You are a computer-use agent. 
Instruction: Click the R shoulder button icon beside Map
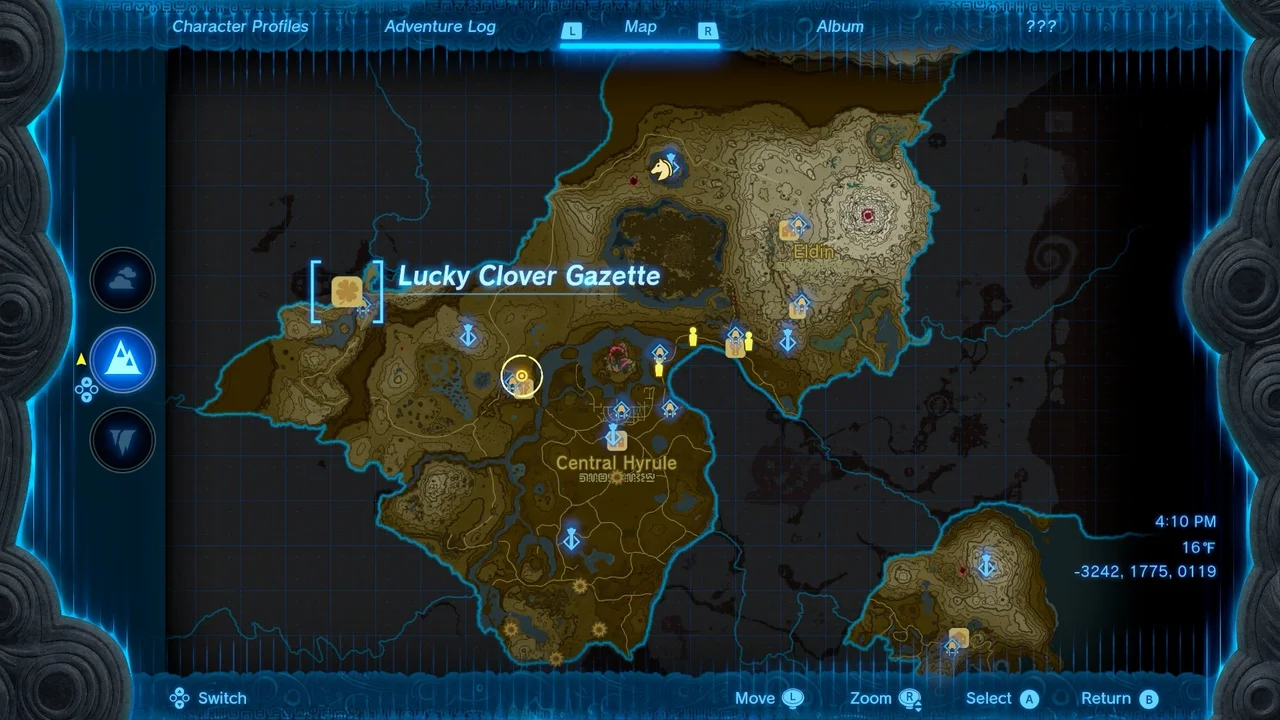click(x=707, y=31)
